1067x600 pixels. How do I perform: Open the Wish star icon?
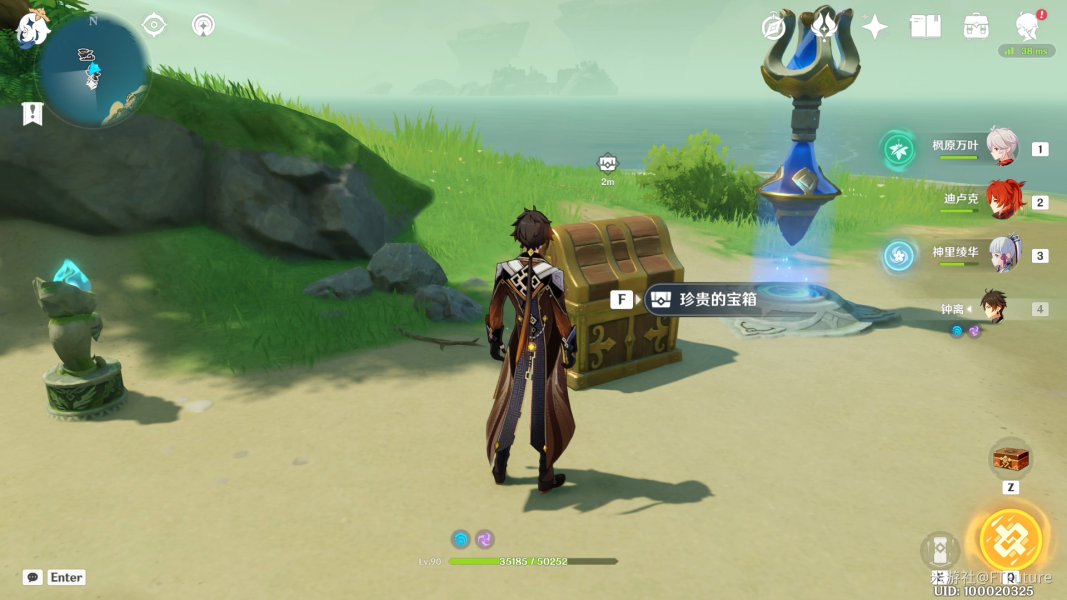tap(875, 27)
